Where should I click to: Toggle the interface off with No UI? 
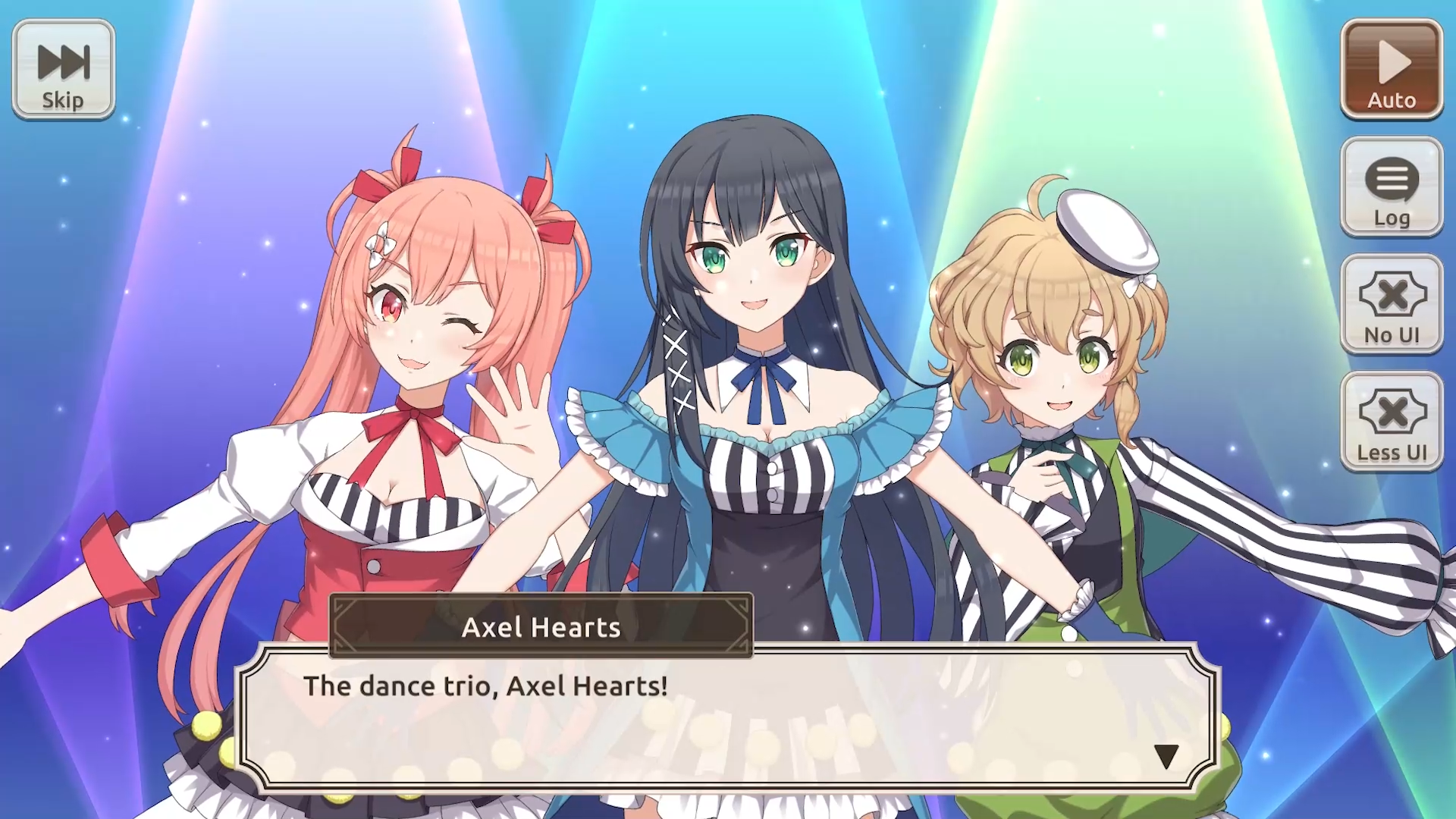(1391, 303)
